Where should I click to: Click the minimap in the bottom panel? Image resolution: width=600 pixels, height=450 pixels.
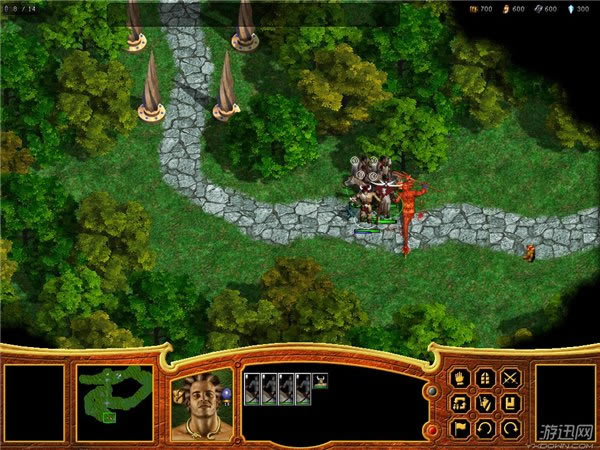click(114, 403)
